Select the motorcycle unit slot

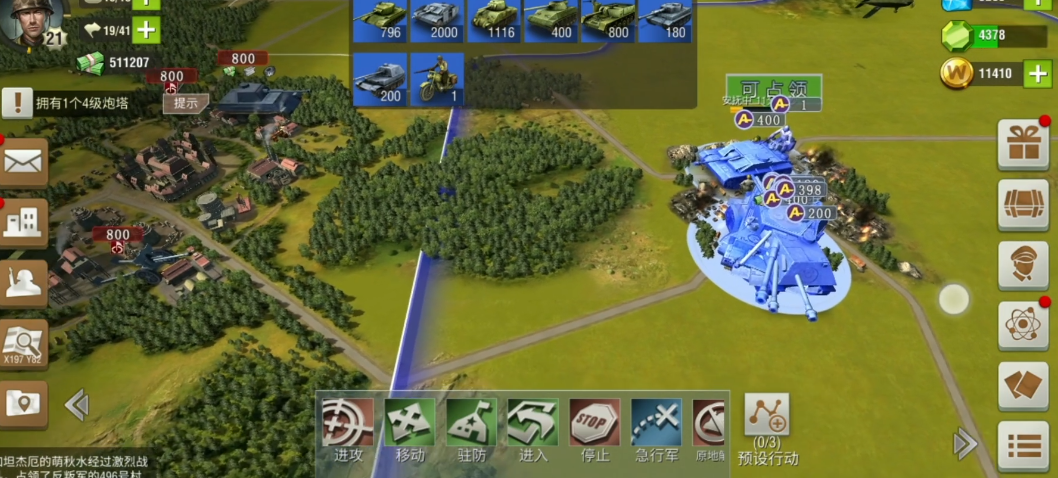(437, 79)
